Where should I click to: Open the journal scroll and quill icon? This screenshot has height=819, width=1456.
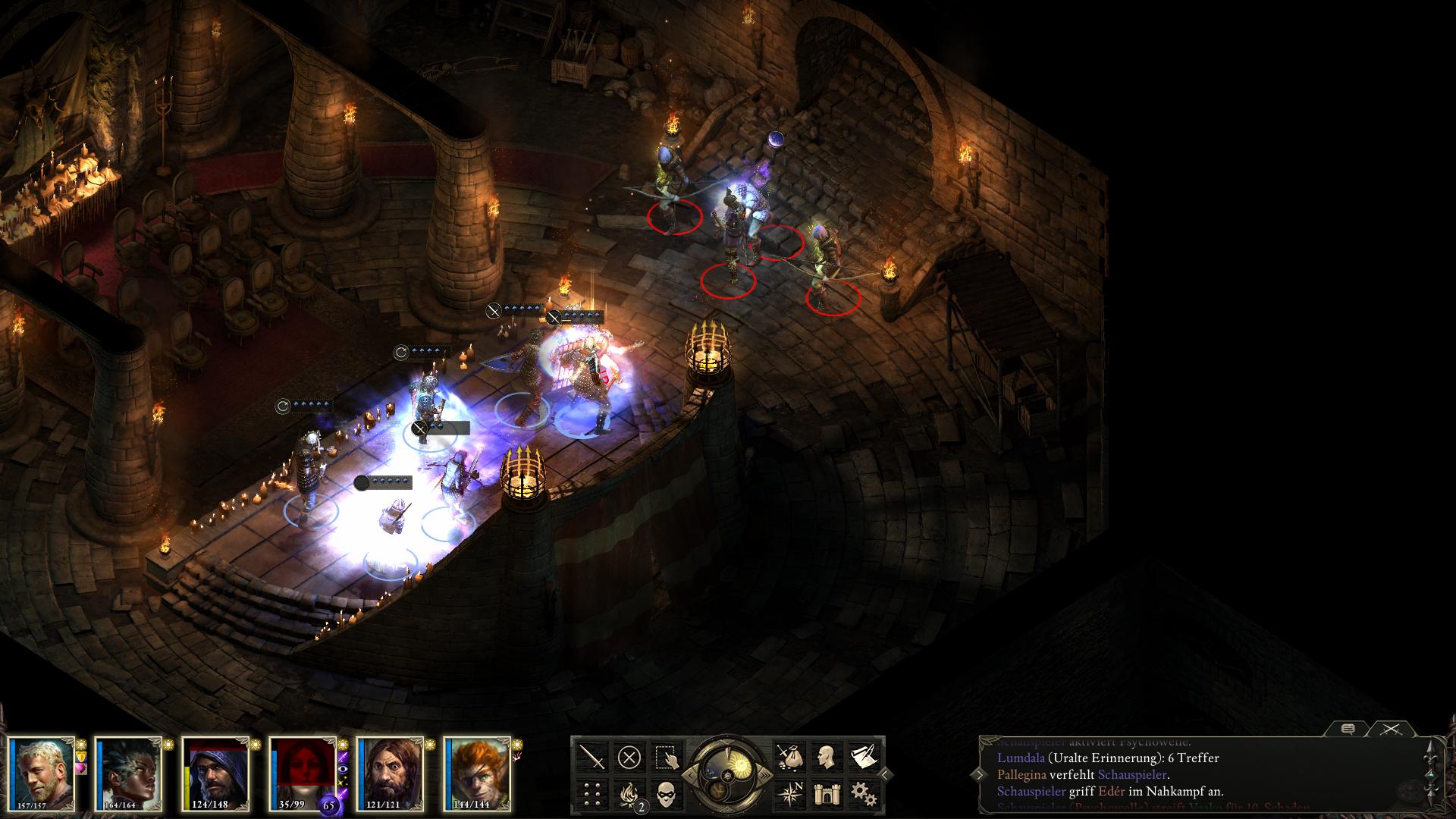pyautogui.click(x=861, y=757)
